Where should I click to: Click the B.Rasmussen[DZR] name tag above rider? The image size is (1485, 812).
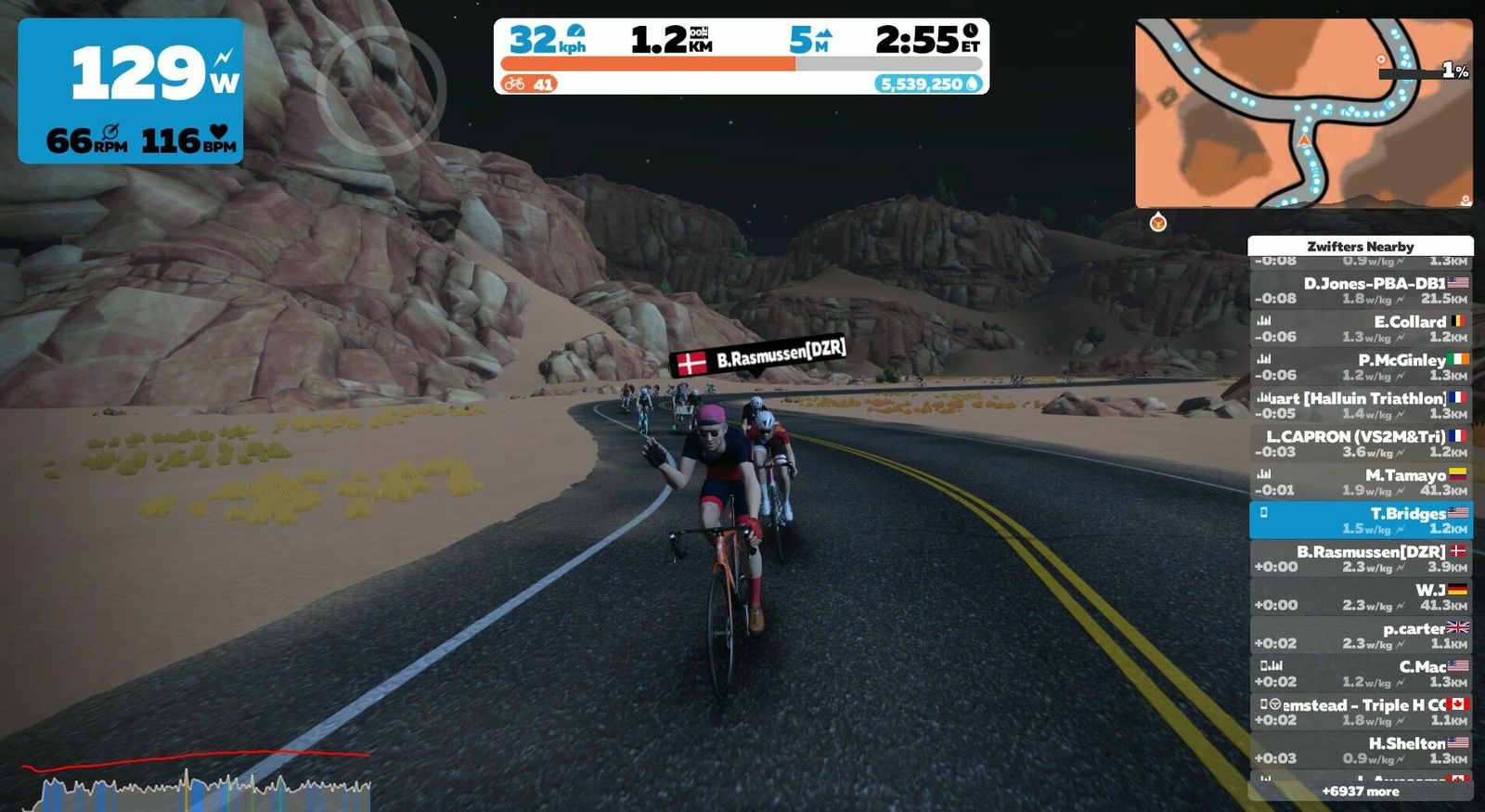(x=758, y=356)
